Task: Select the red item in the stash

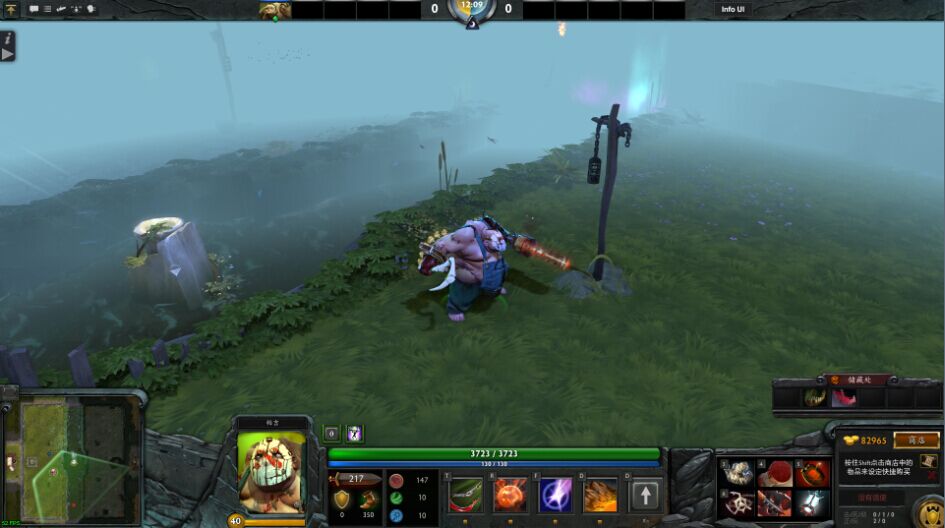Action: pyautogui.click(x=844, y=398)
